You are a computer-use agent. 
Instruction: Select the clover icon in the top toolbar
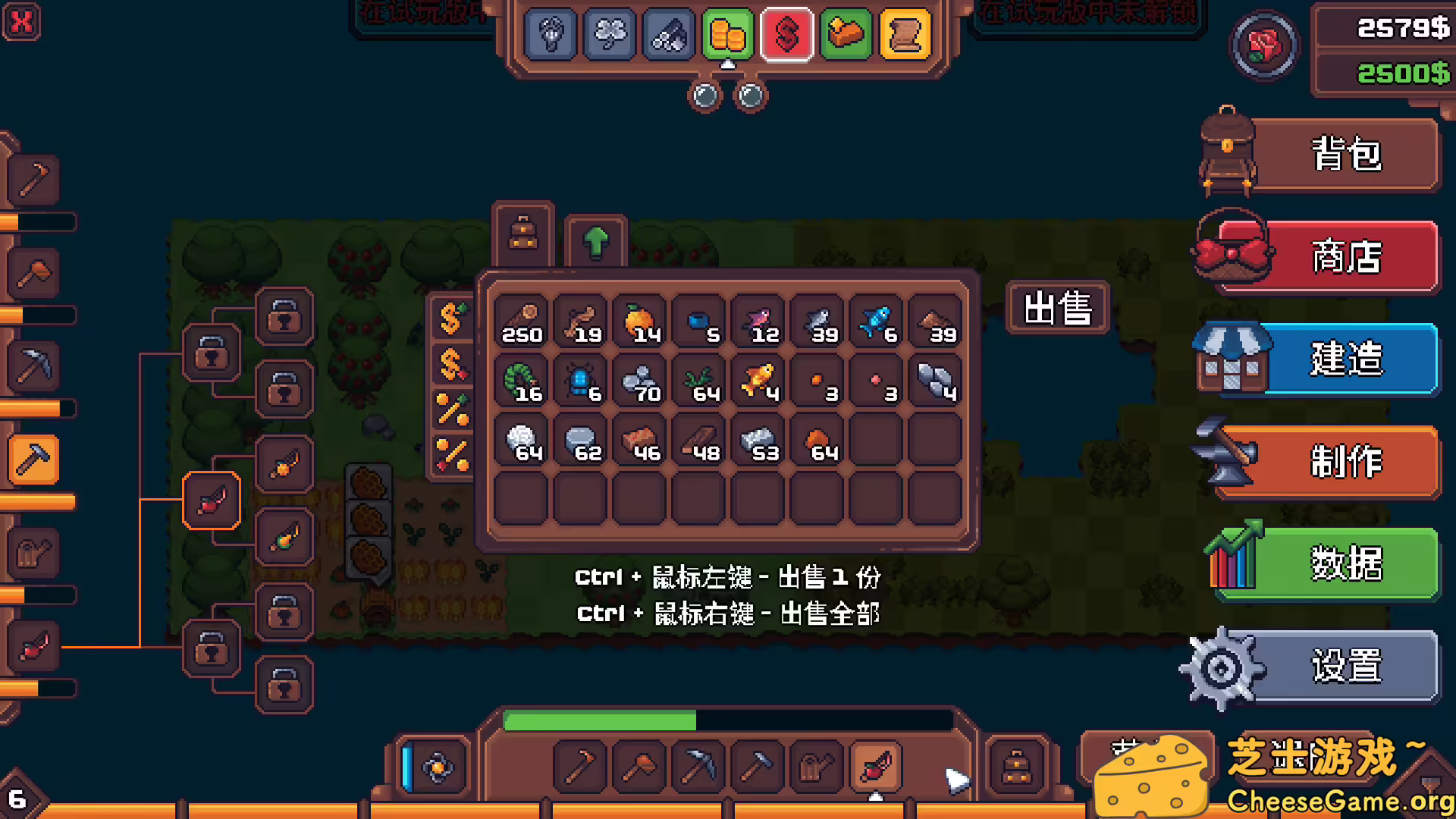[609, 34]
